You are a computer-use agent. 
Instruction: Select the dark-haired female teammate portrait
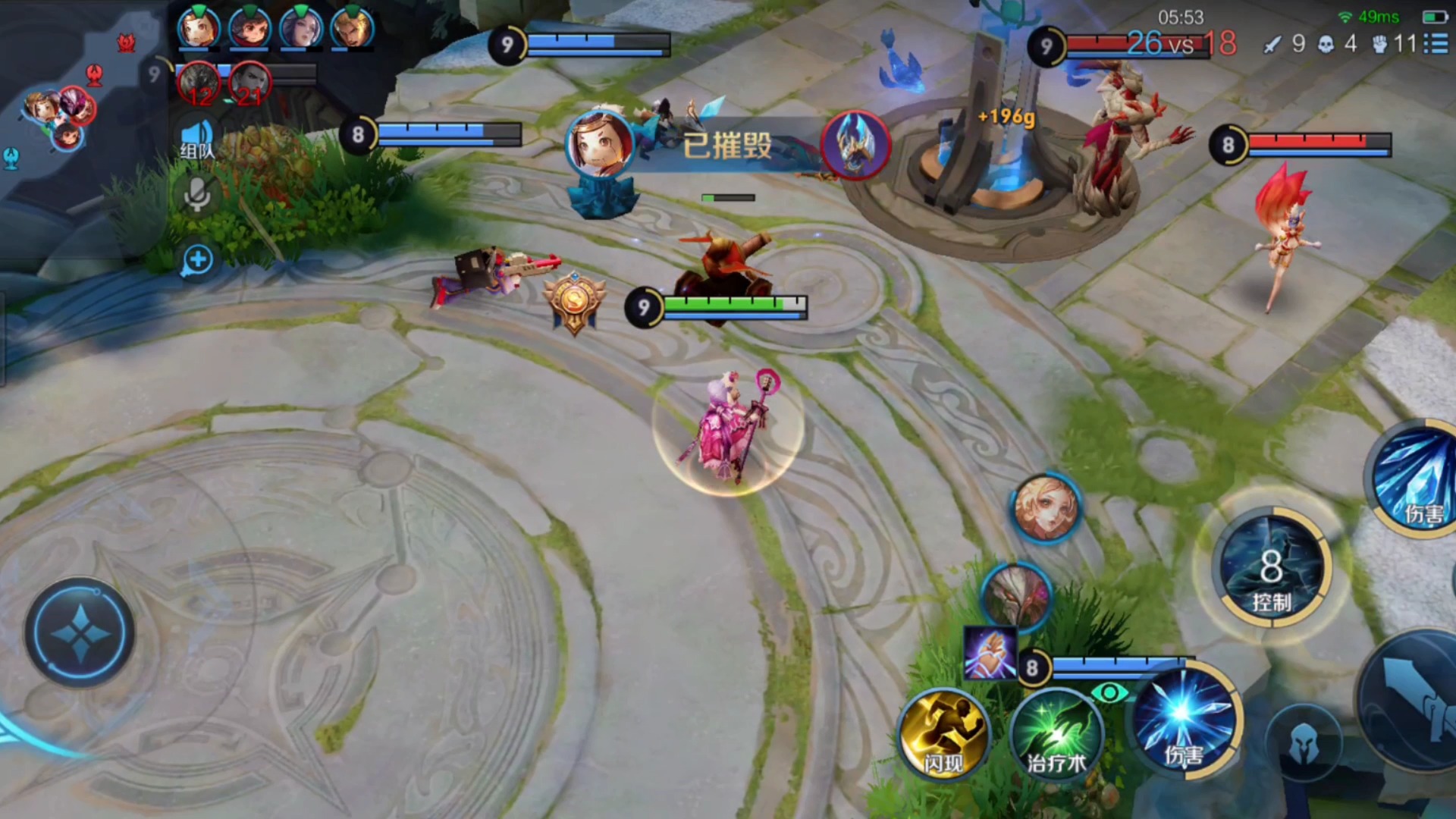pyautogui.click(x=301, y=28)
